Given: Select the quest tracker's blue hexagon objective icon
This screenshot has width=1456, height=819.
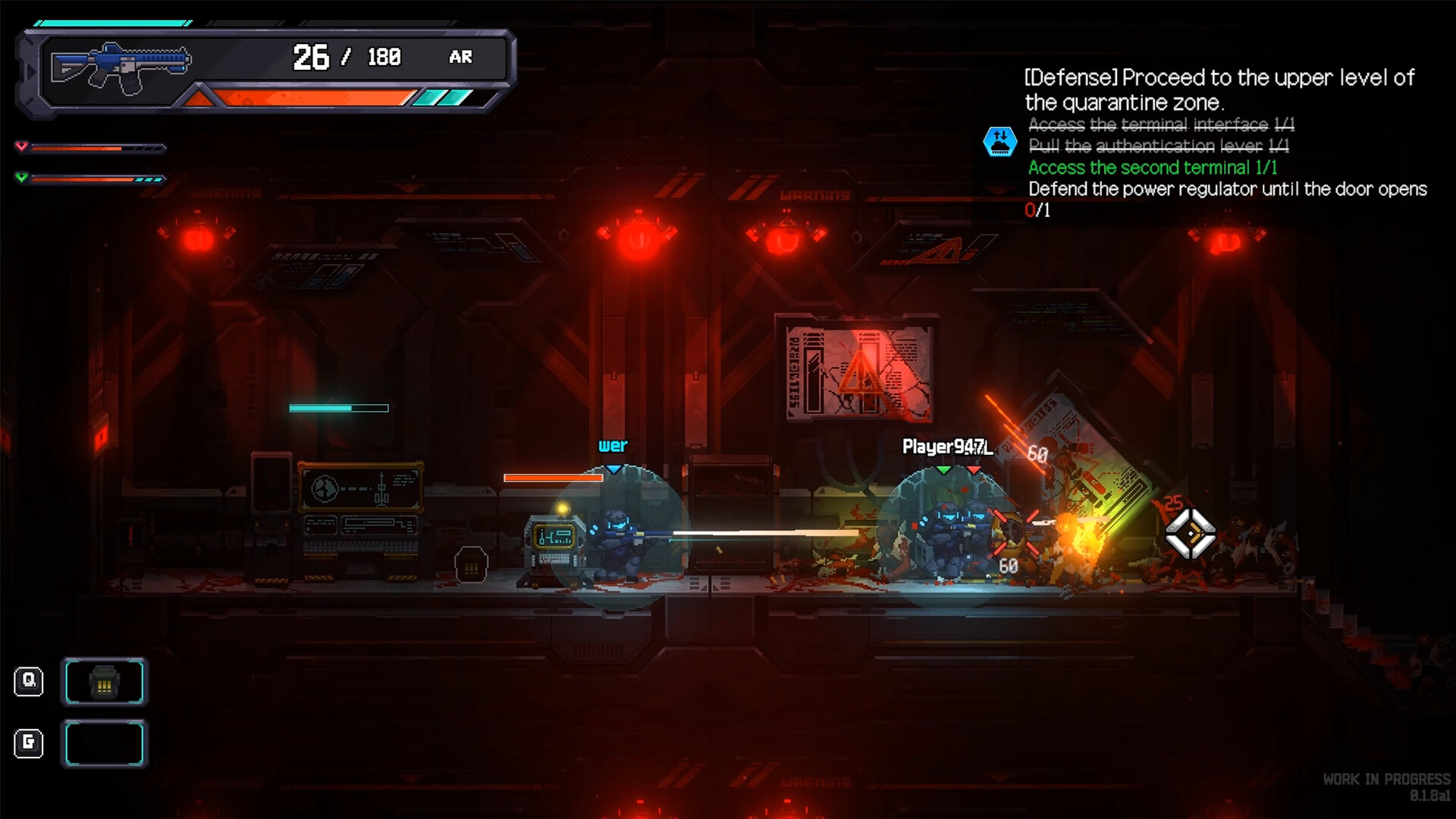Looking at the screenshot, I should (x=999, y=140).
